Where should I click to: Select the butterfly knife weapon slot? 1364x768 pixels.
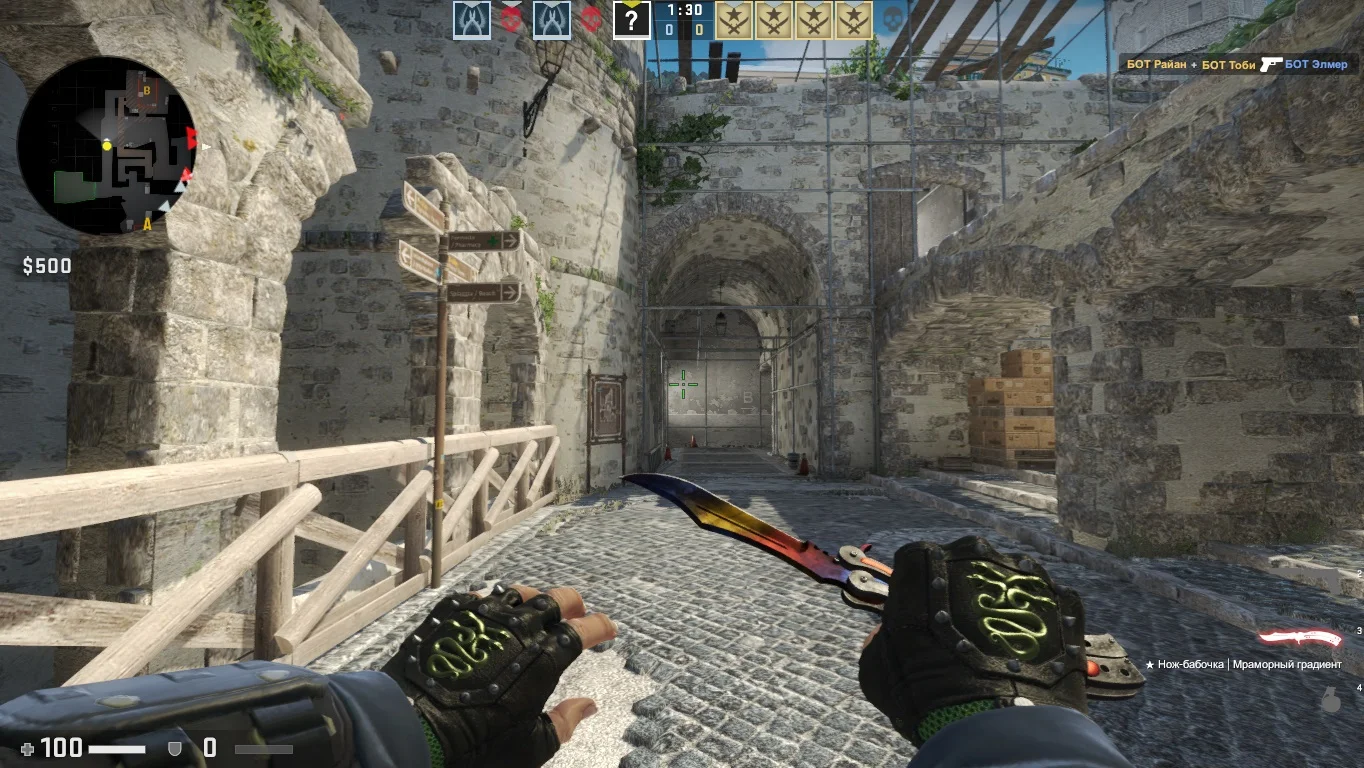(1300, 638)
